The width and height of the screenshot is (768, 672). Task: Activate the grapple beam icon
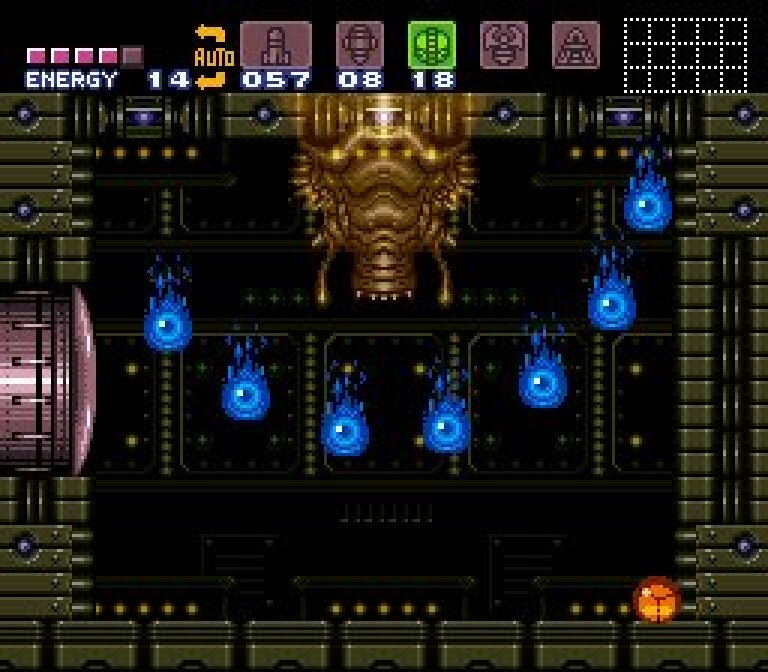coord(504,45)
